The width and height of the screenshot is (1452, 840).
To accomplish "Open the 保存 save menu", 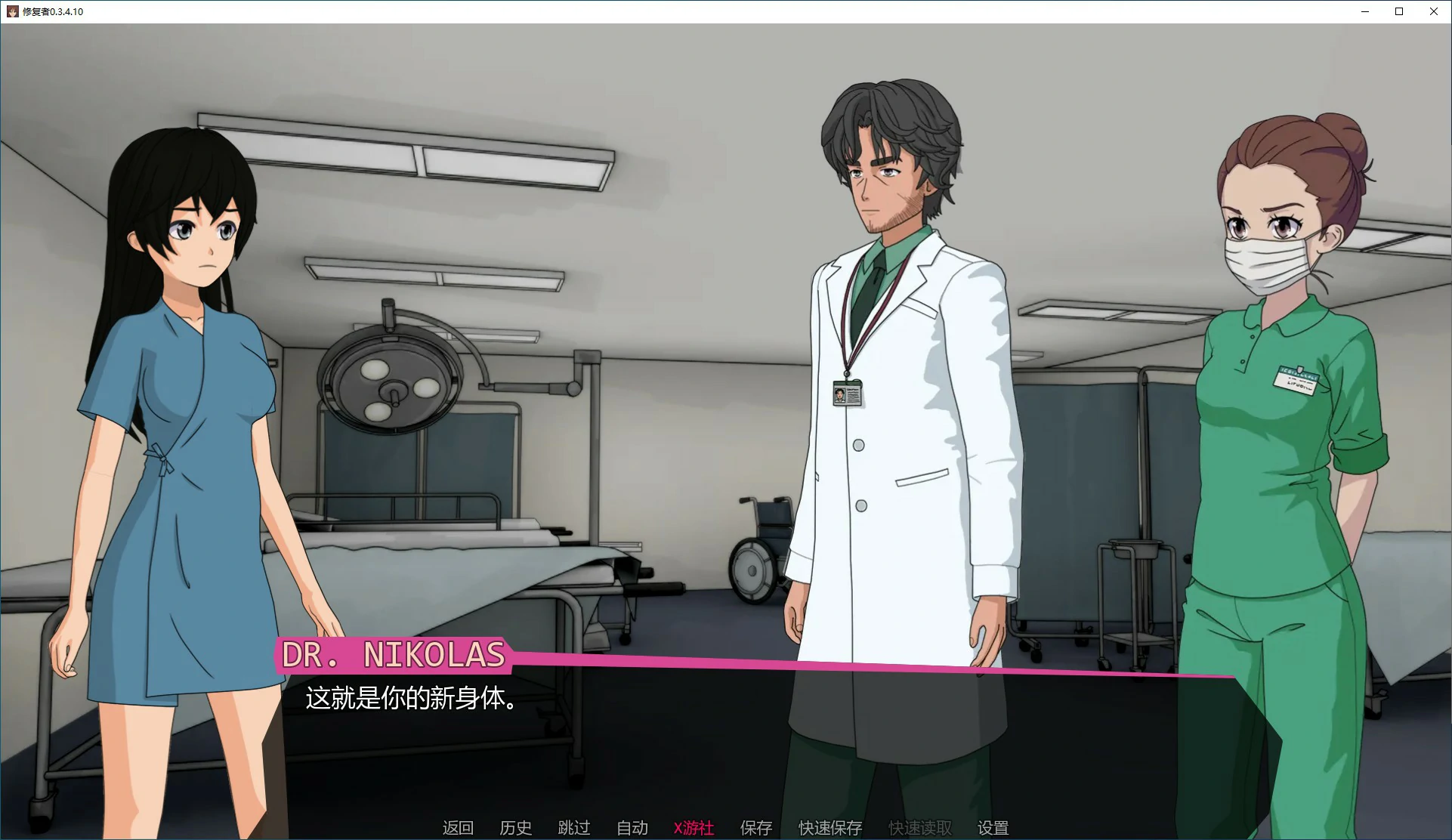I will [756, 828].
